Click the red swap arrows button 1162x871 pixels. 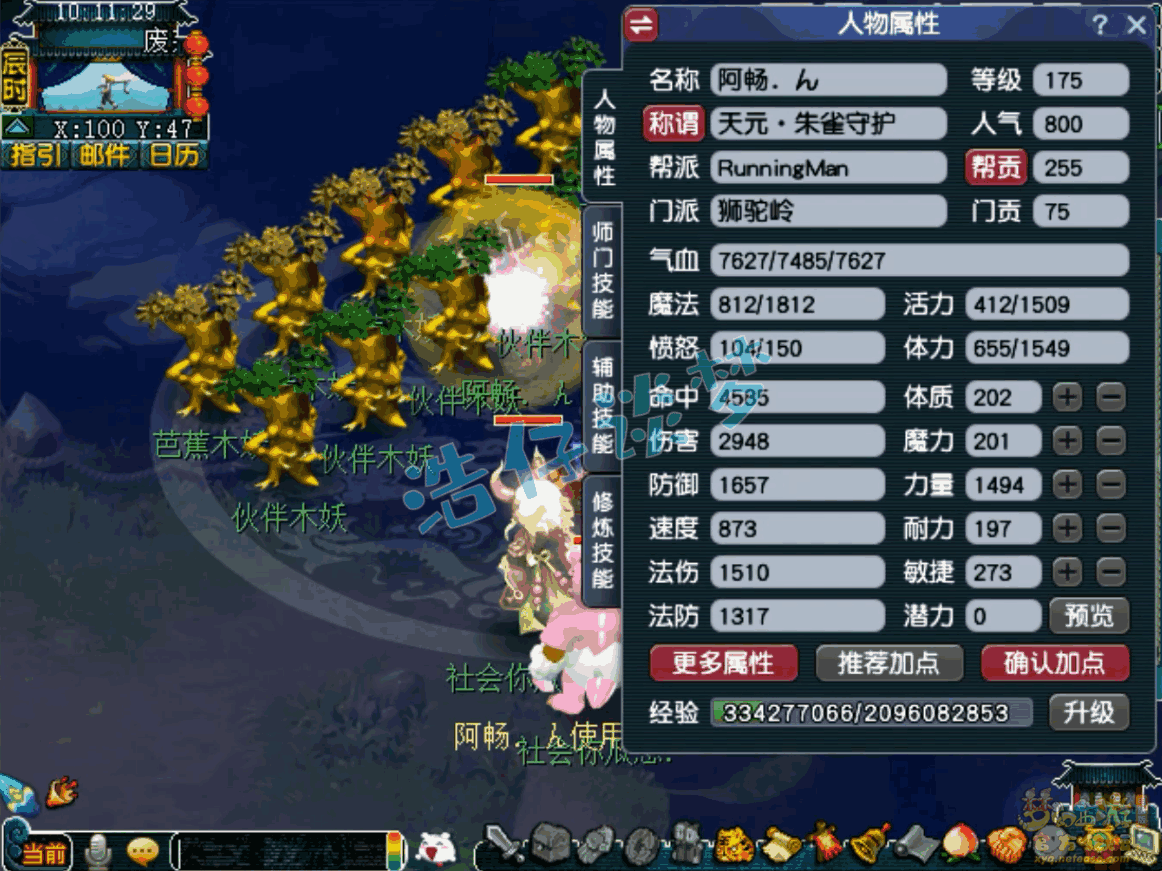(641, 25)
